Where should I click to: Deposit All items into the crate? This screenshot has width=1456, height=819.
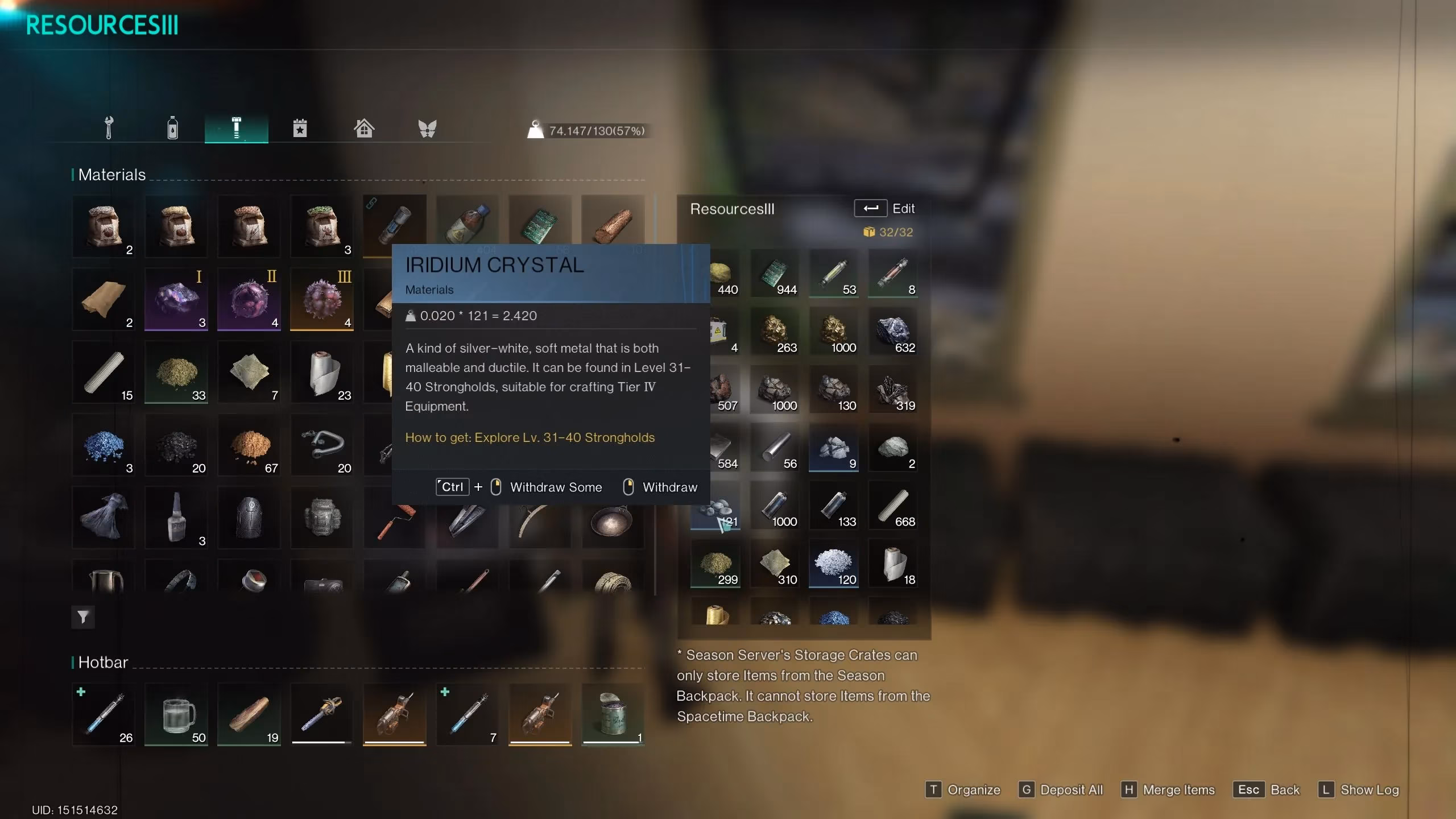(1061, 790)
